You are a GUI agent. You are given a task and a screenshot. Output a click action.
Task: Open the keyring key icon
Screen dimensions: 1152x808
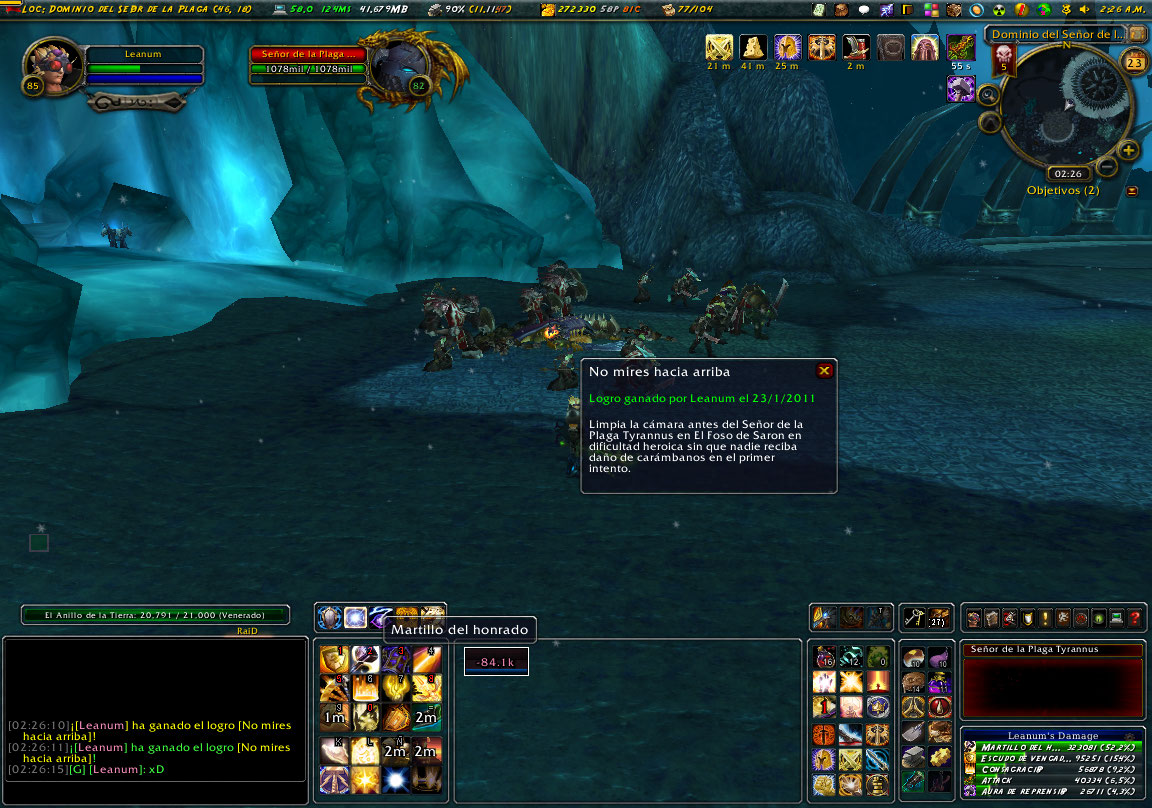(912, 618)
